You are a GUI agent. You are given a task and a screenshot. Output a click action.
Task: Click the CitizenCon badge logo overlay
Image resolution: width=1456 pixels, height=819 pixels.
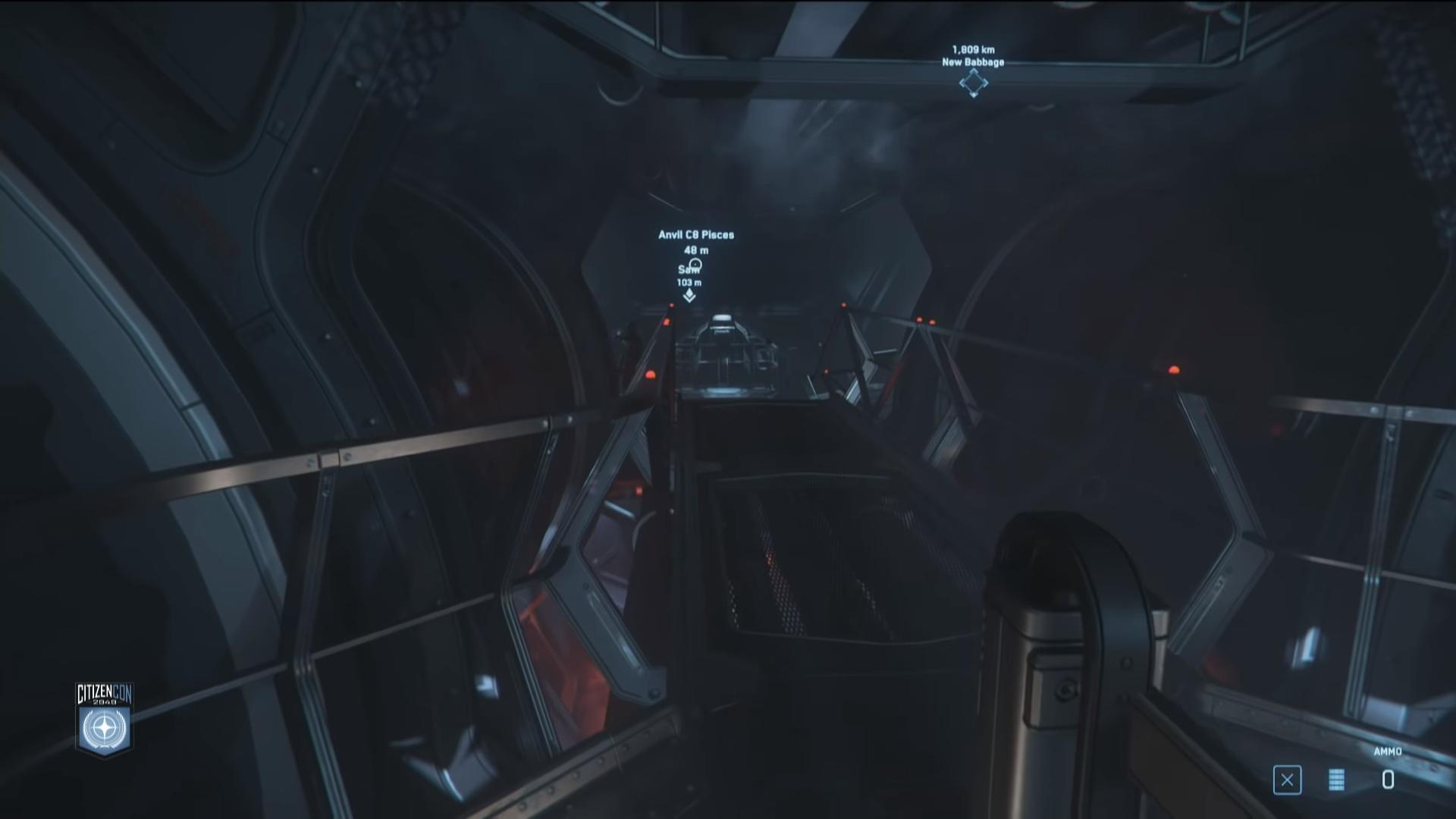pyautogui.click(x=105, y=719)
